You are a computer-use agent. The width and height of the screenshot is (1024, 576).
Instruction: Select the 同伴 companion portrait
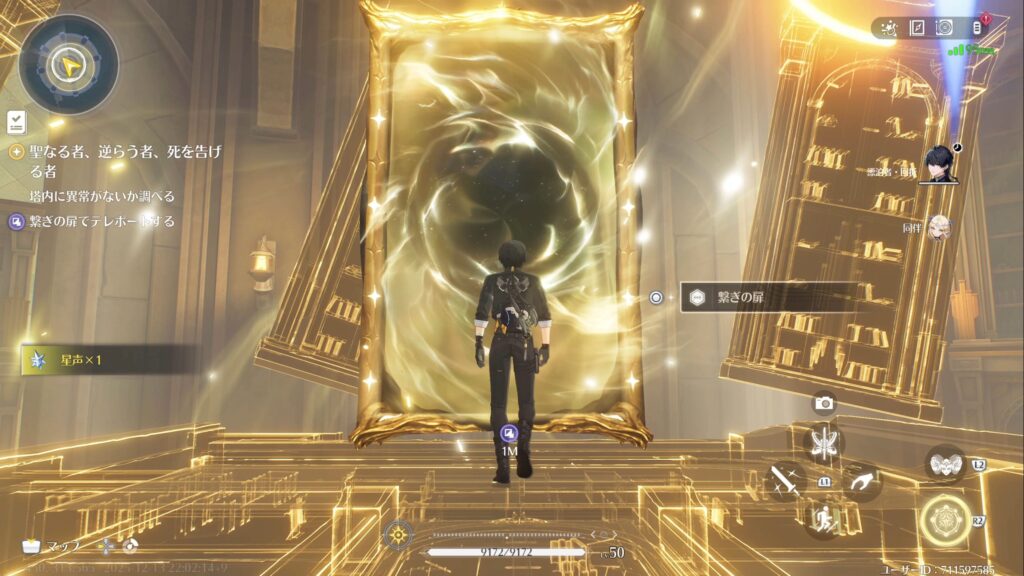[939, 228]
